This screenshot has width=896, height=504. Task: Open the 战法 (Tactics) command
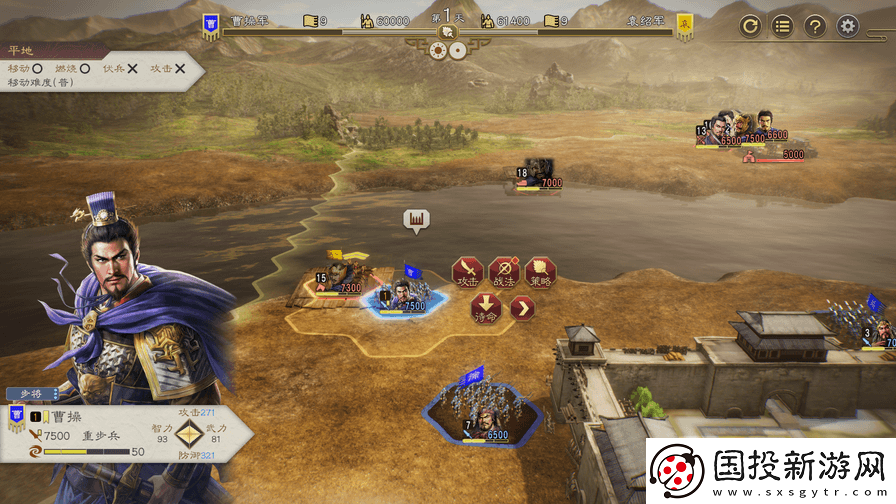(x=503, y=271)
